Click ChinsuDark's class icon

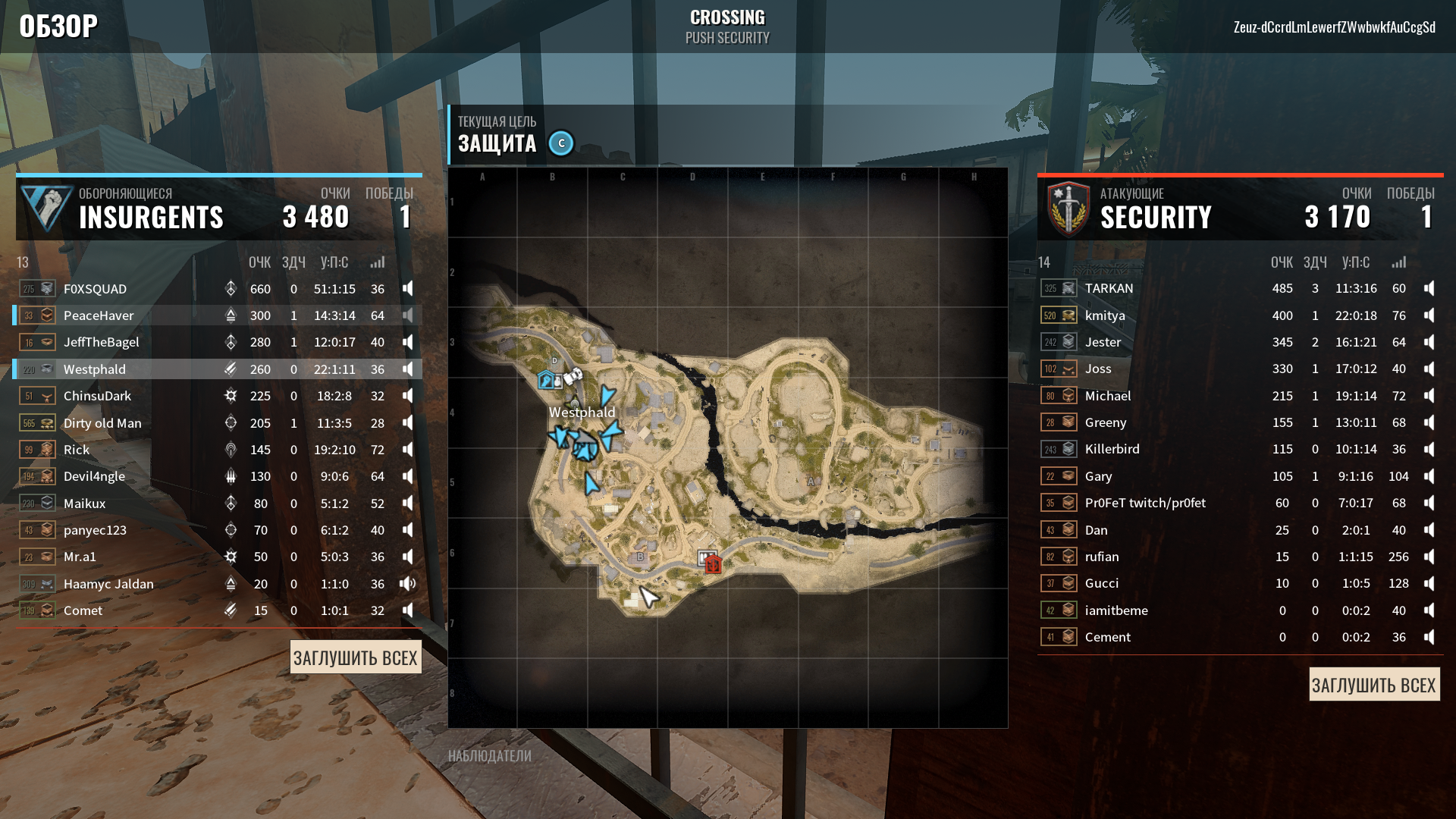[231, 395]
